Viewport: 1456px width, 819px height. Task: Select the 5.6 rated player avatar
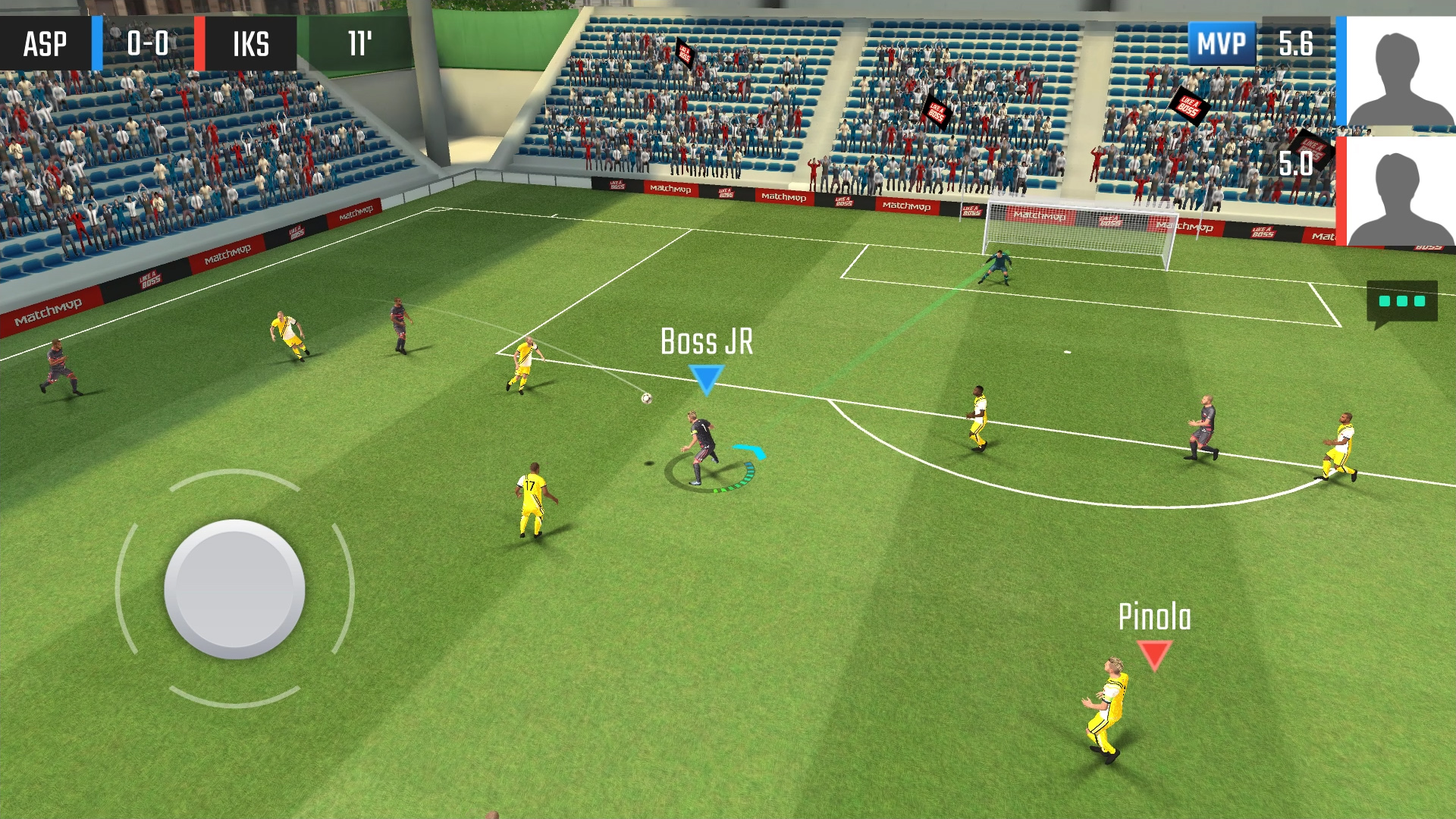click(x=1400, y=71)
